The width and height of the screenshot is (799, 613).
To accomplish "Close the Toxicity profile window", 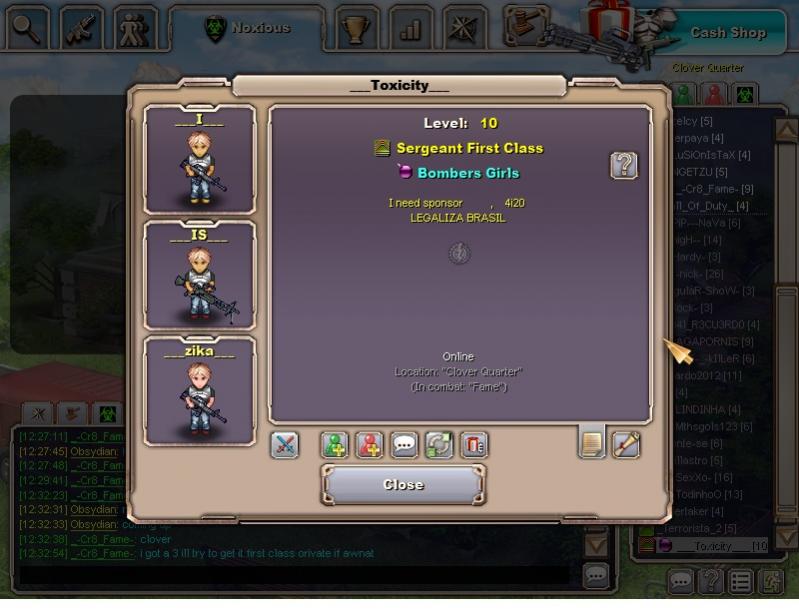I will (x=403, y=485).
